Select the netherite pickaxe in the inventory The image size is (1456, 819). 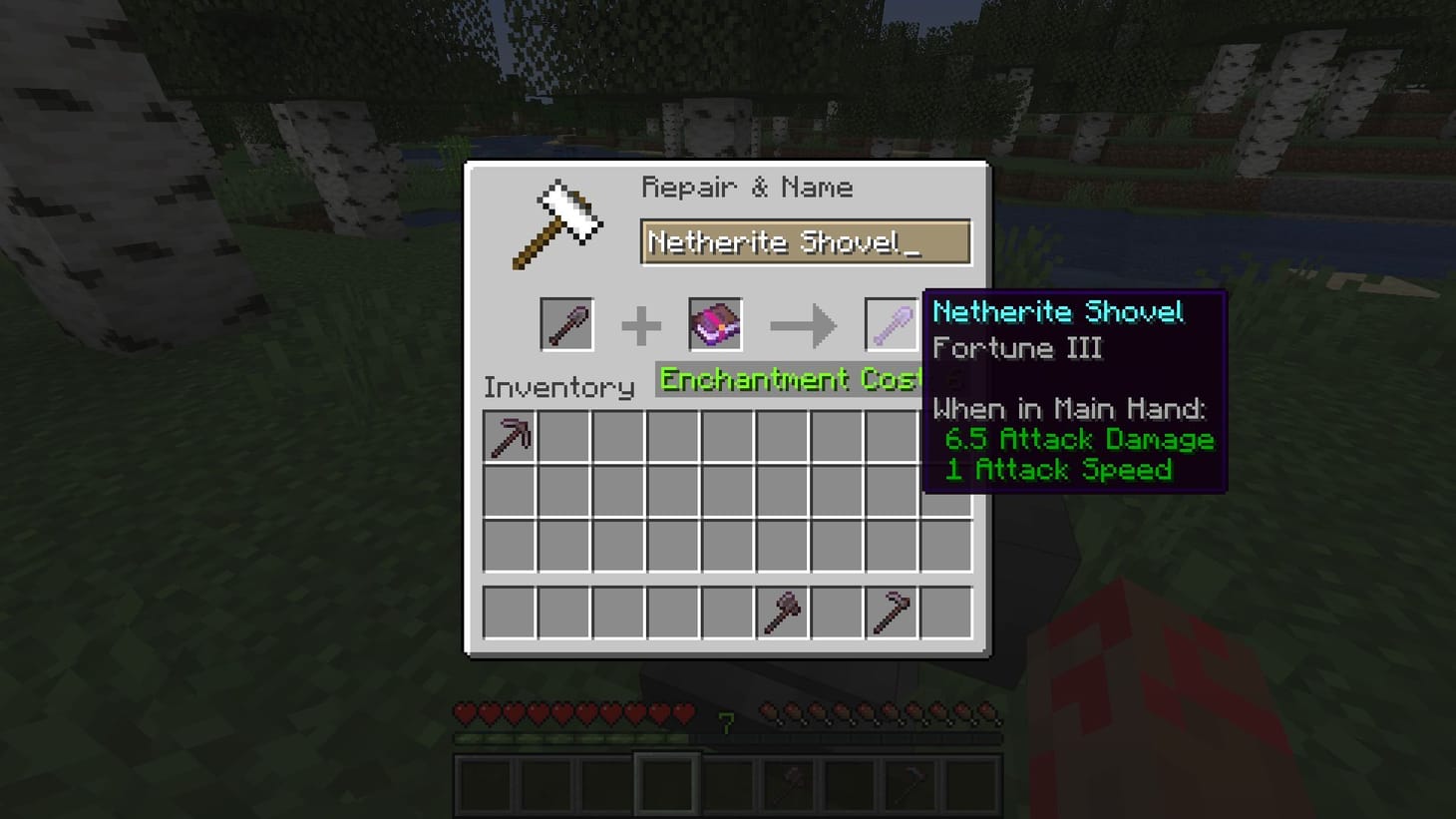(x=509, y=434)
